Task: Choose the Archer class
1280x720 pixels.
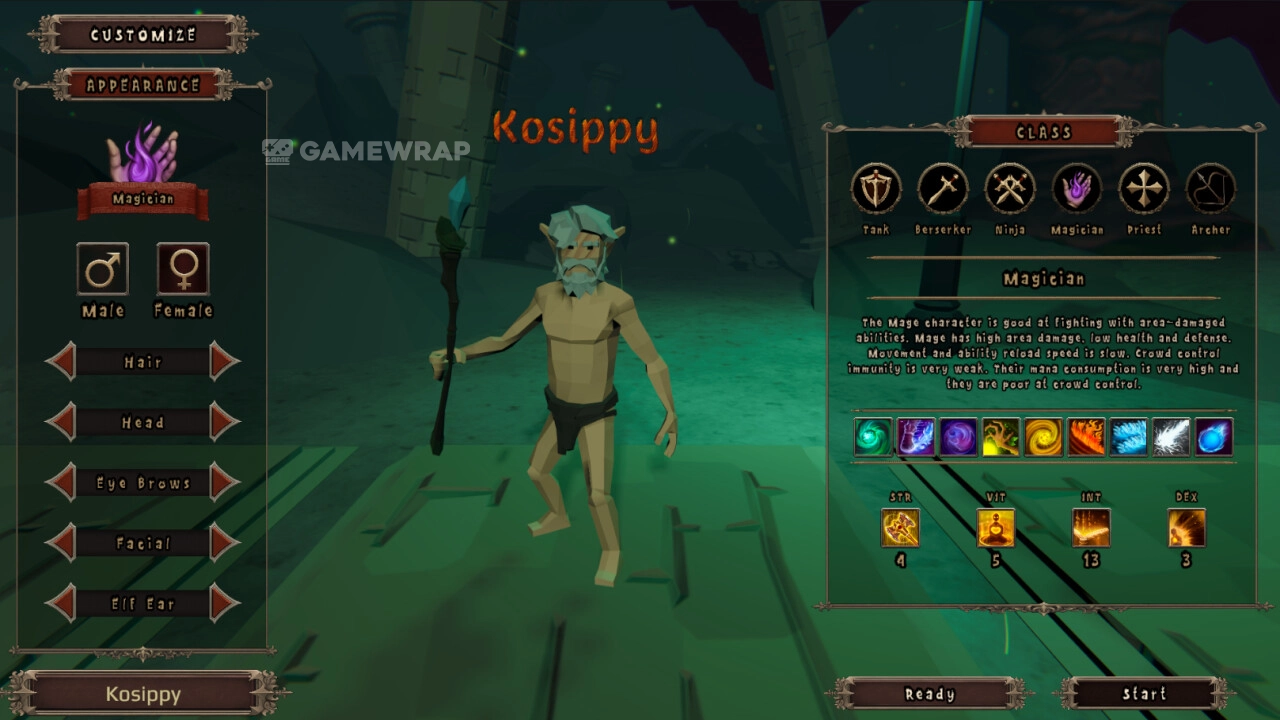Action: (1211, 189)
